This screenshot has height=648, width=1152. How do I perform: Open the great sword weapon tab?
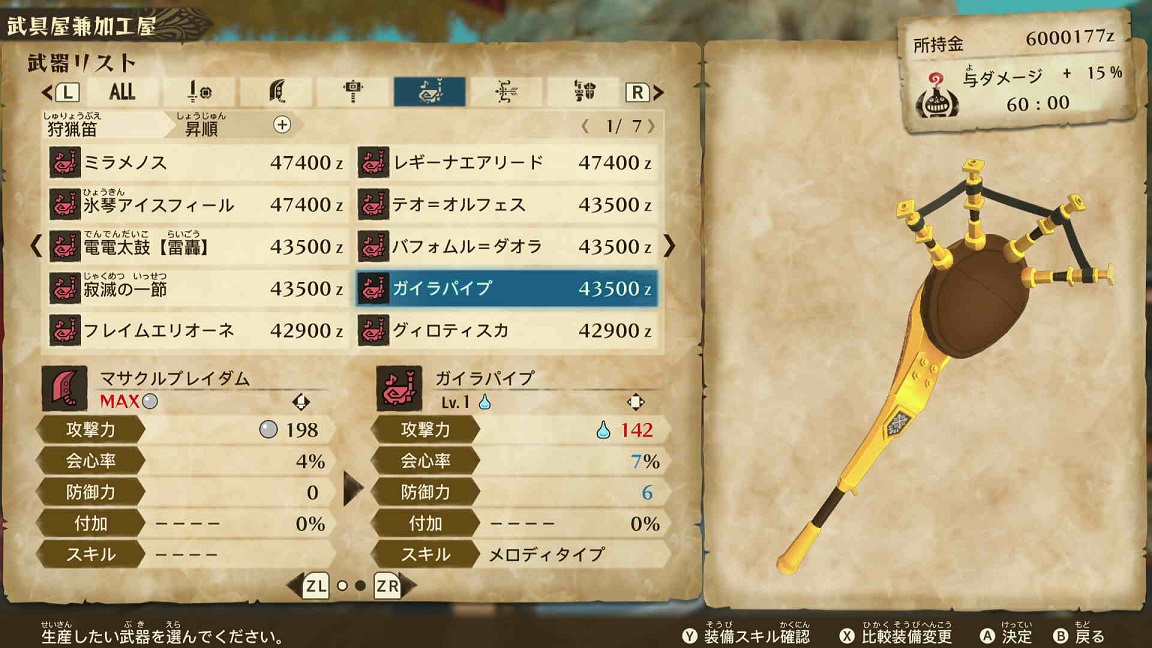click(277, 92)
